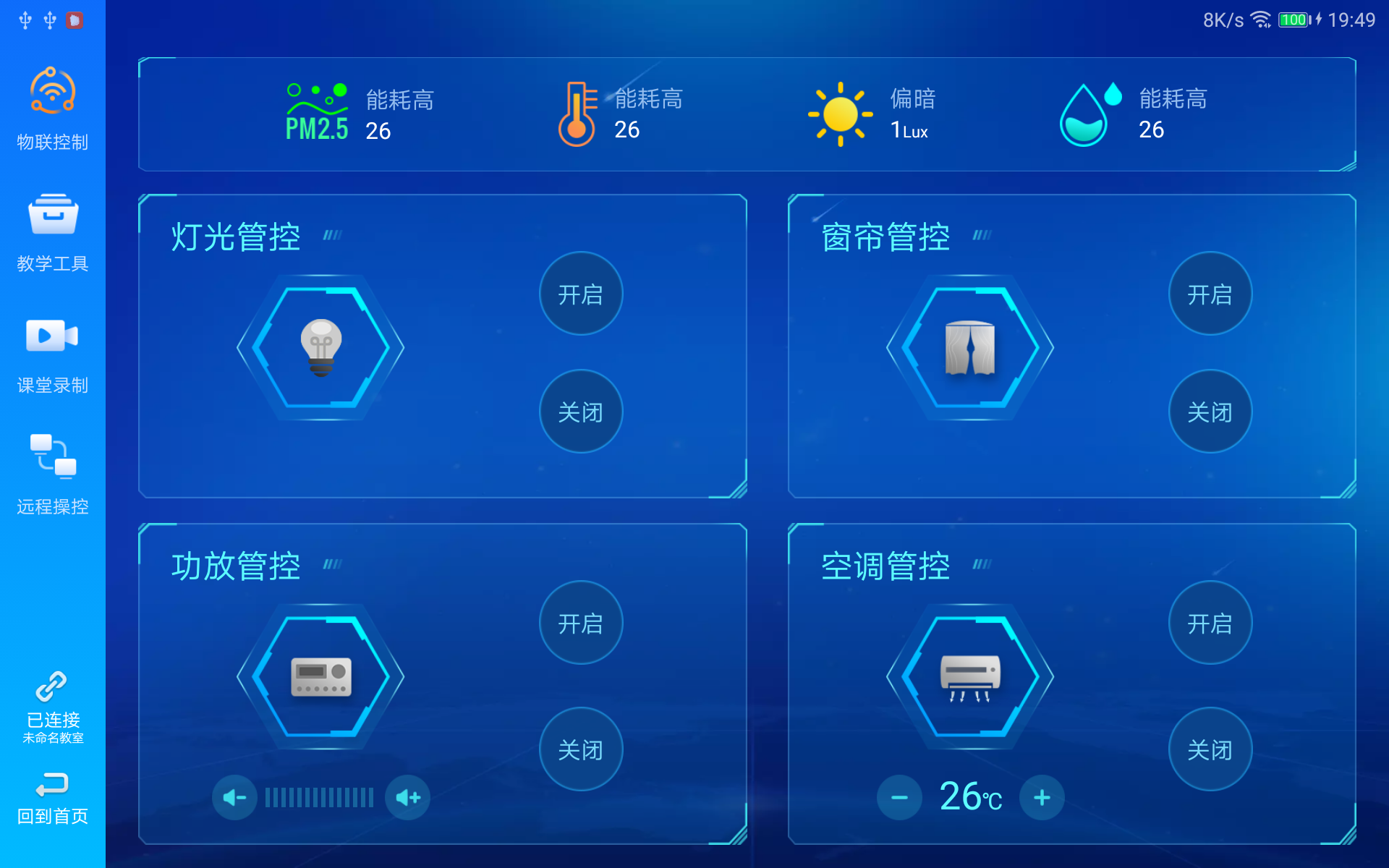Image resolution: width=1389 pixels, height=868 pixels.
Task: Click the sun brightness indicator icon
Action: [839, 112]
